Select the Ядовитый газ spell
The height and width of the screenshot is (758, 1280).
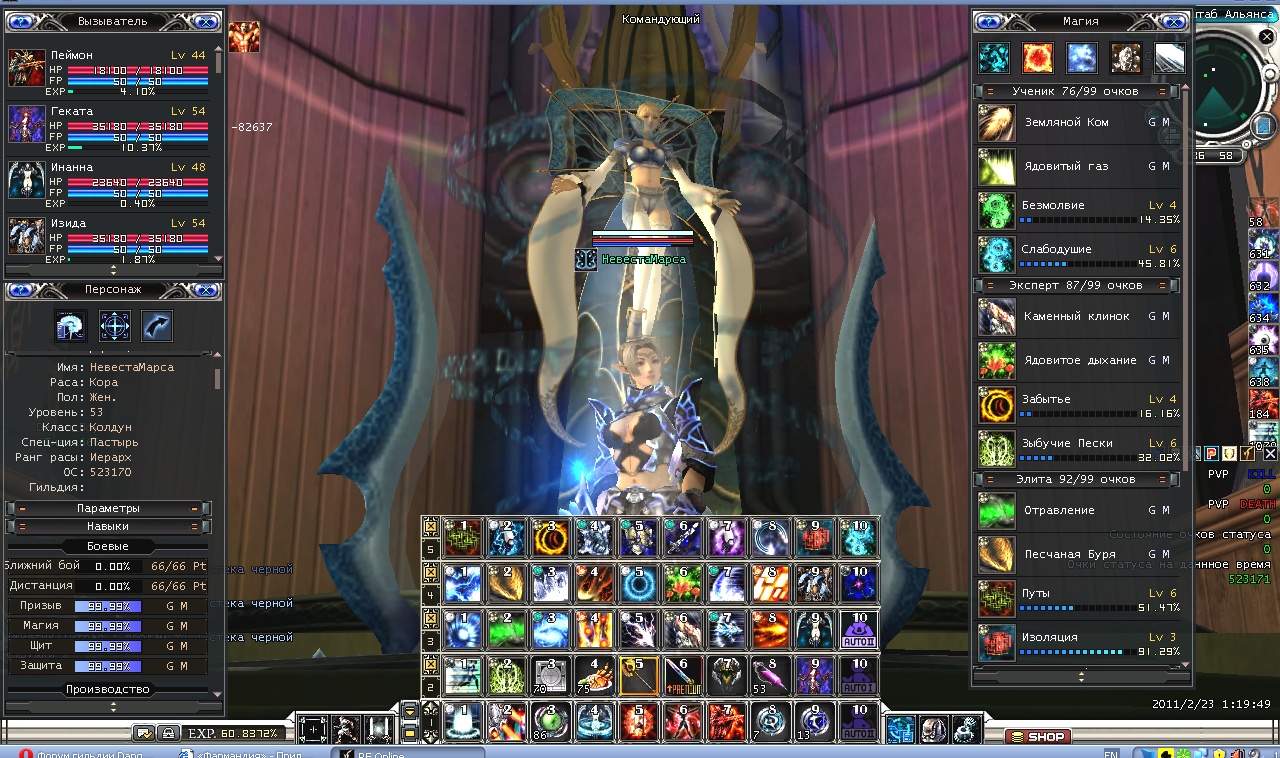(996, 167)
